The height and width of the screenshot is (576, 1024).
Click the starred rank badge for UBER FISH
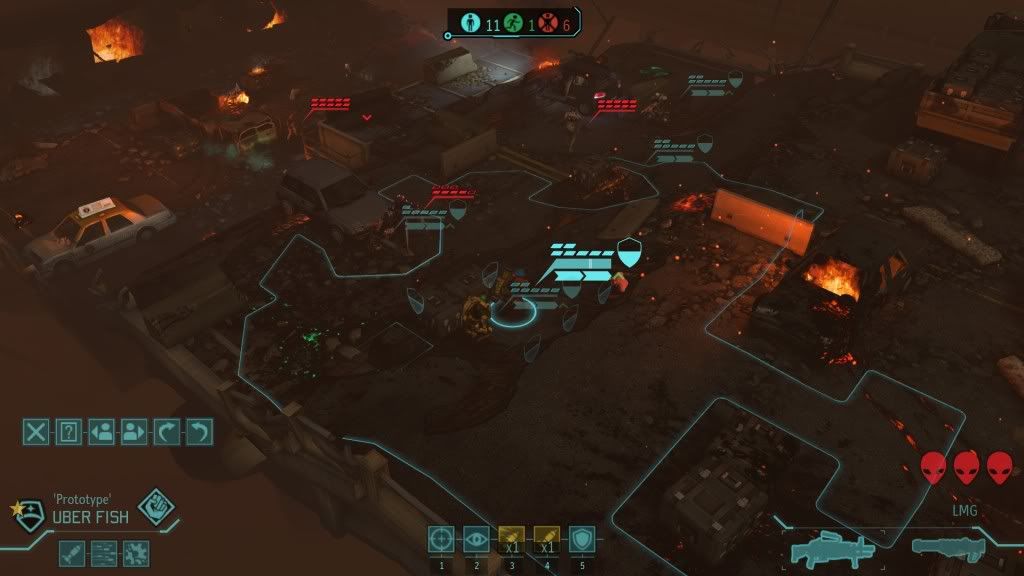point(29,512)
